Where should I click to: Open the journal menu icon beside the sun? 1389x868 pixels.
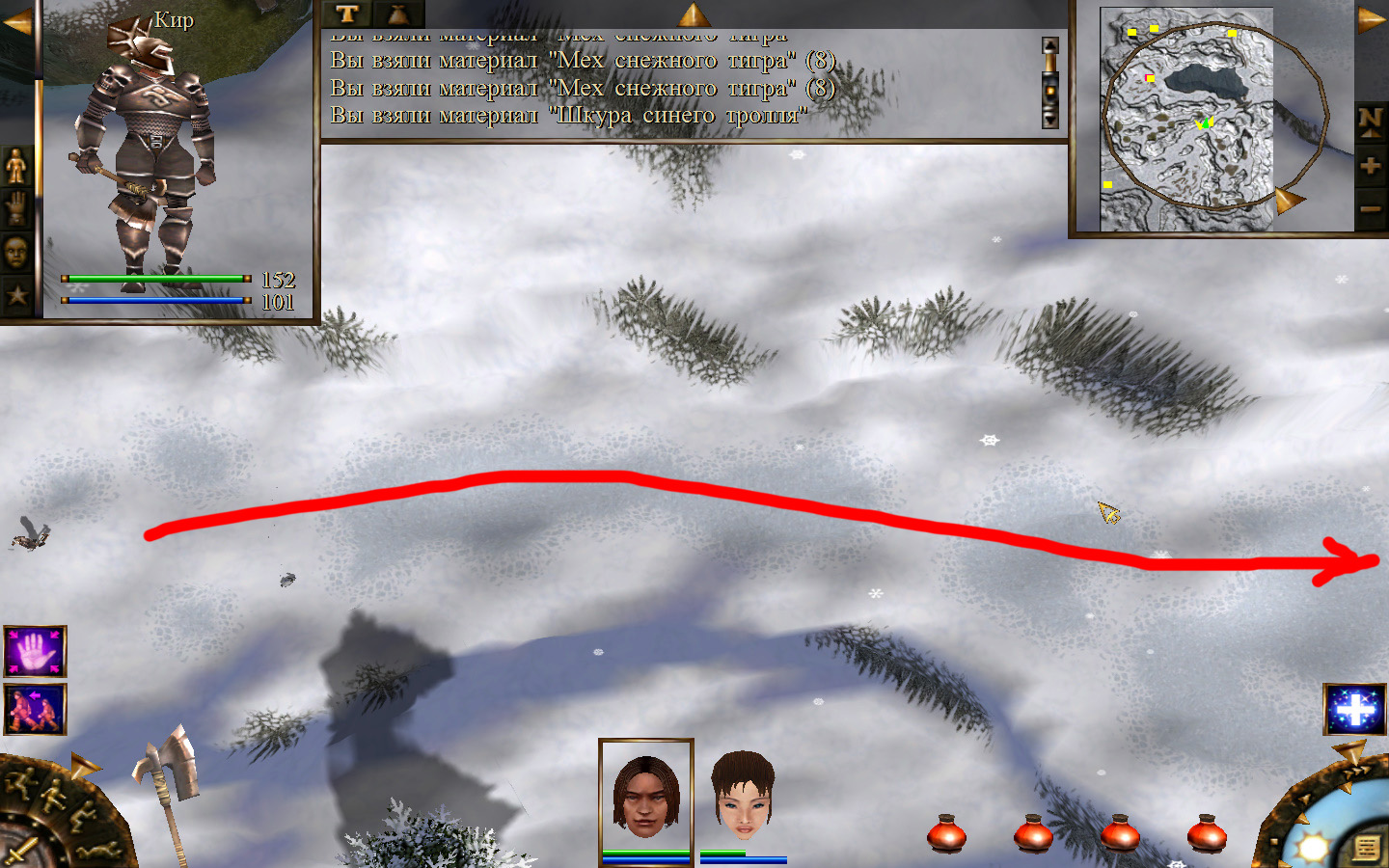(1366, 848)
